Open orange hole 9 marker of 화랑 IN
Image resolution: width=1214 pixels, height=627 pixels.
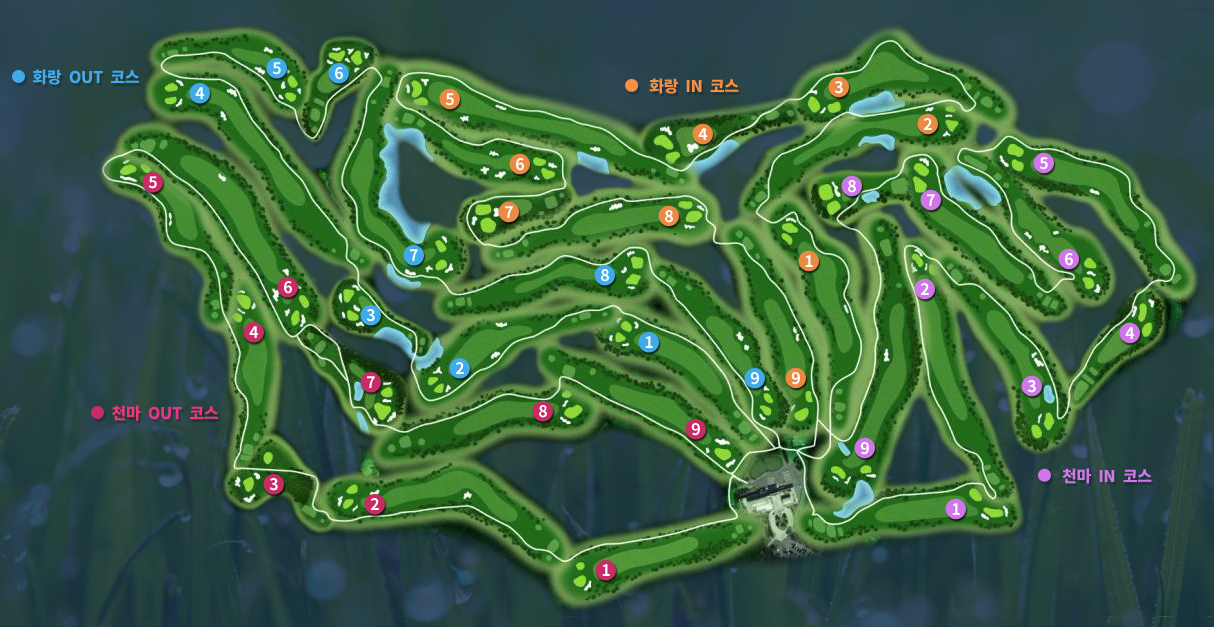tap(796, 378)
